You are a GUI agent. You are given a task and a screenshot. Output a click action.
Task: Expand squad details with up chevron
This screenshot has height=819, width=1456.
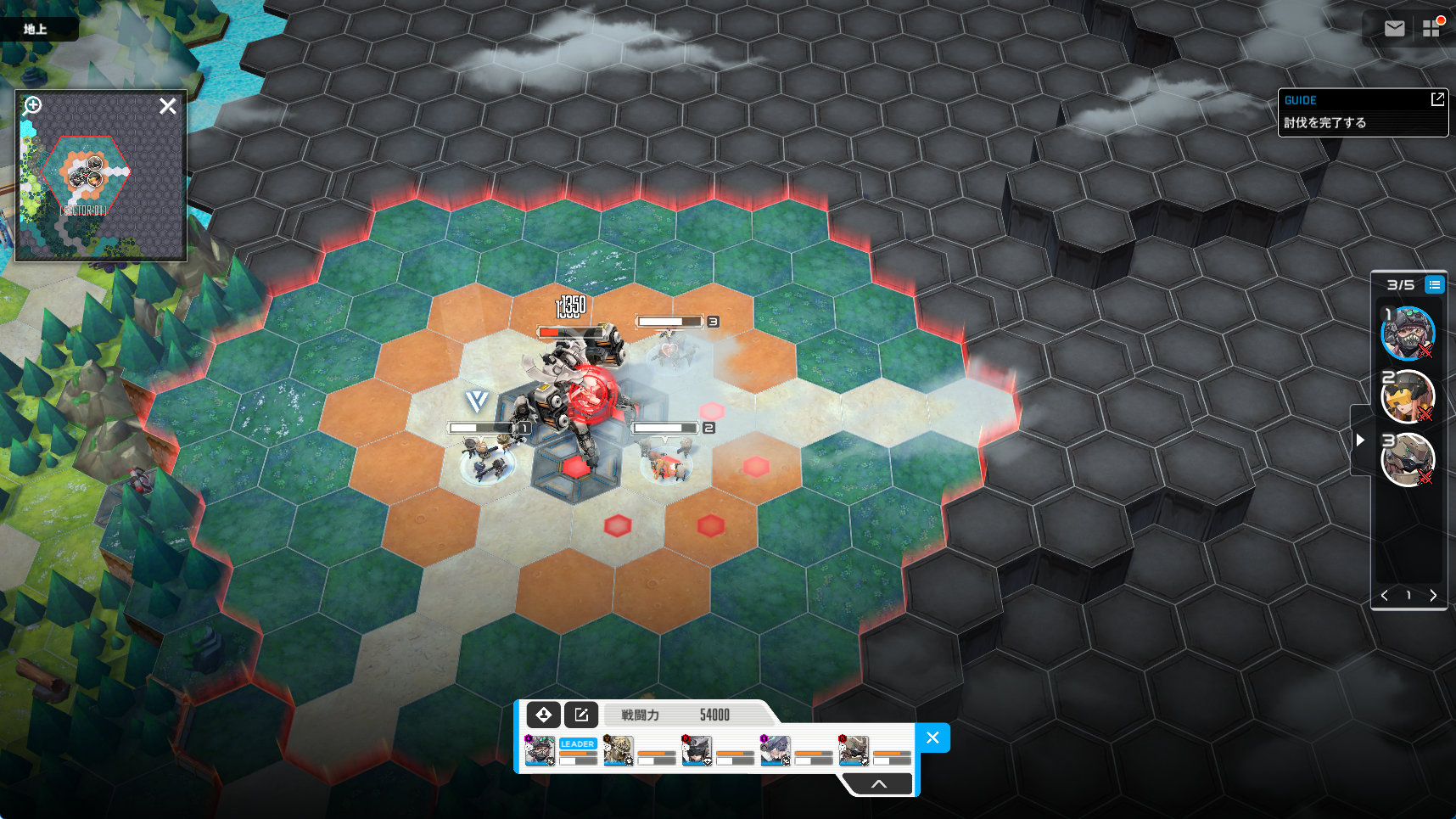coord(879,784)
